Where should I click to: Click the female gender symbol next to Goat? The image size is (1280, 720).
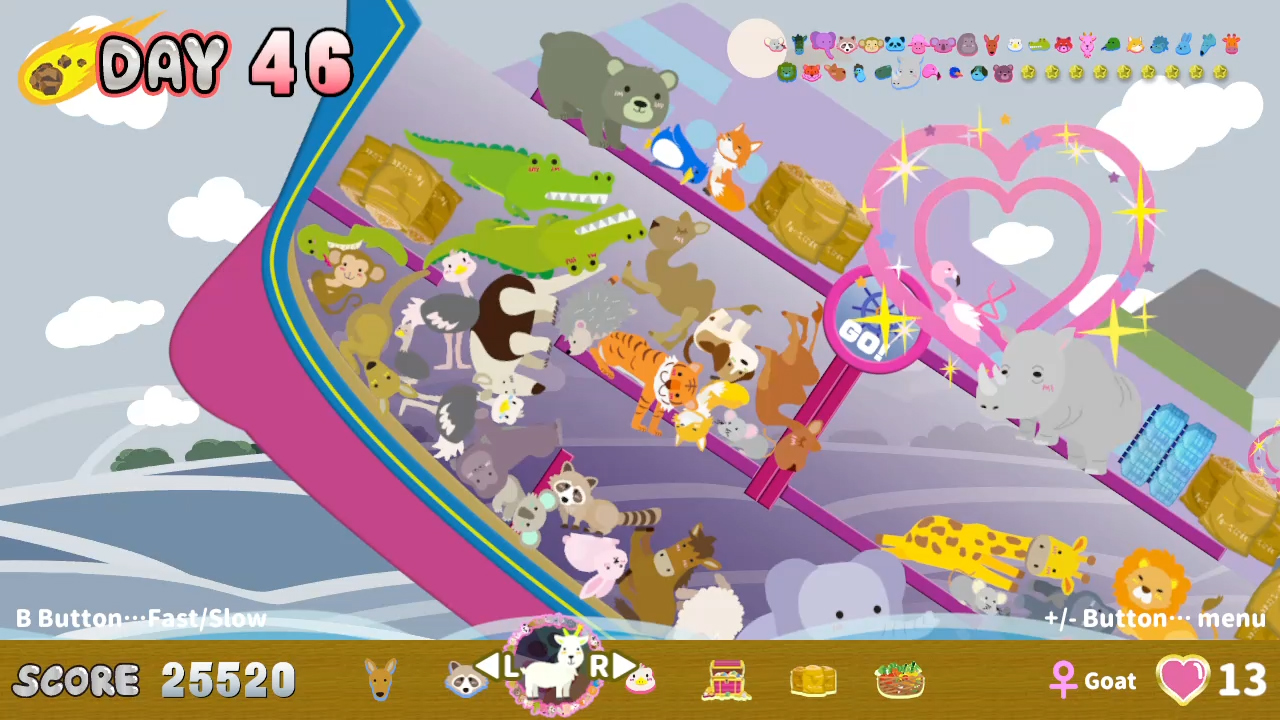click(x=1063, y=679)
